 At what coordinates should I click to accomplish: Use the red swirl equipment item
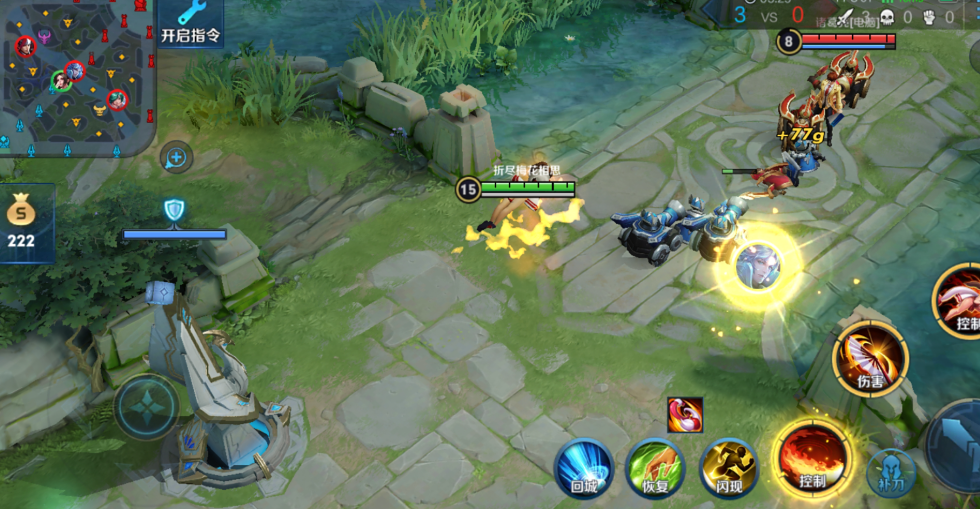[685, 414]
